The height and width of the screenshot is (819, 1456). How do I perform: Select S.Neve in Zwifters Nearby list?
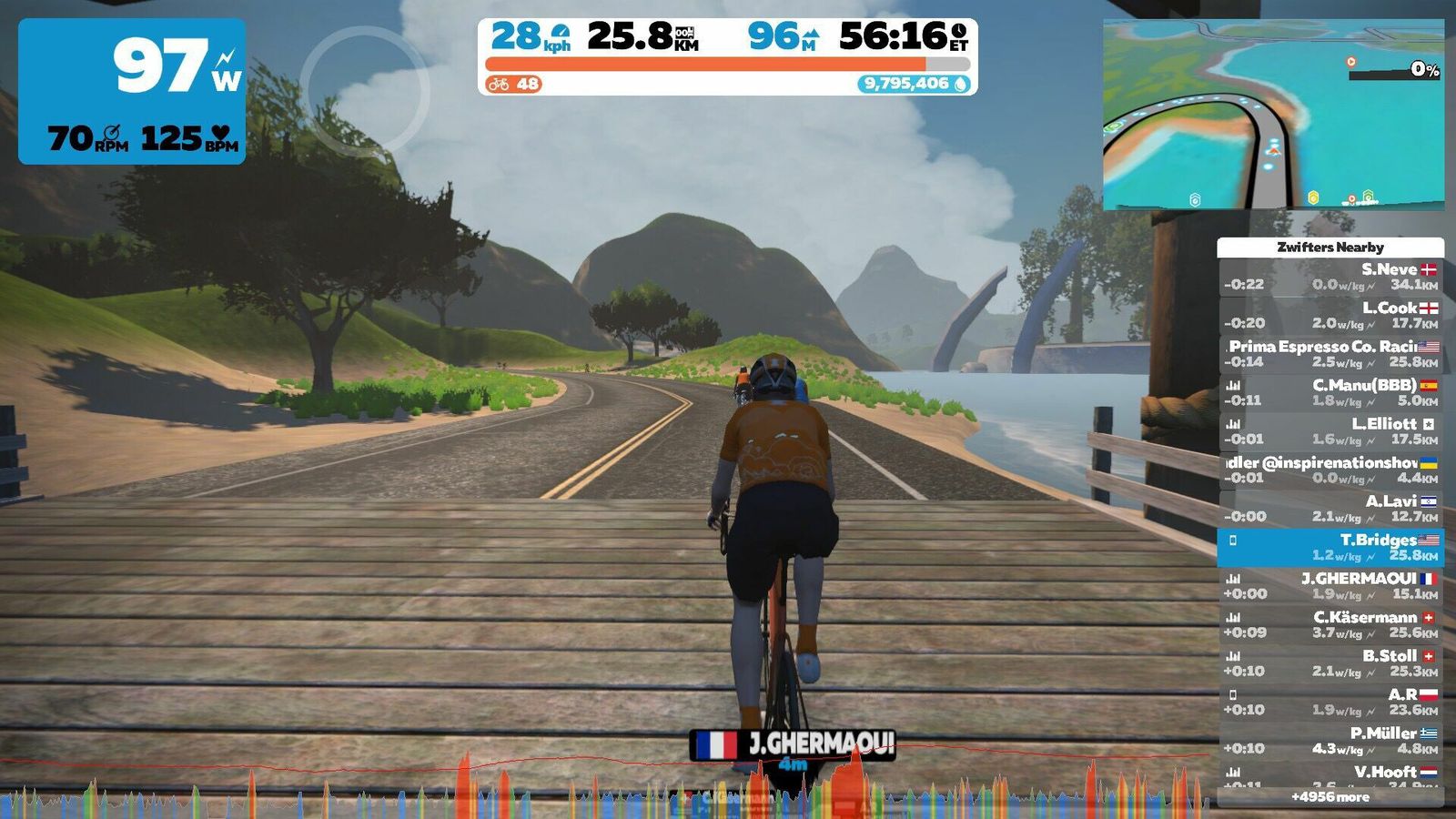click(x=1330, y=277)
